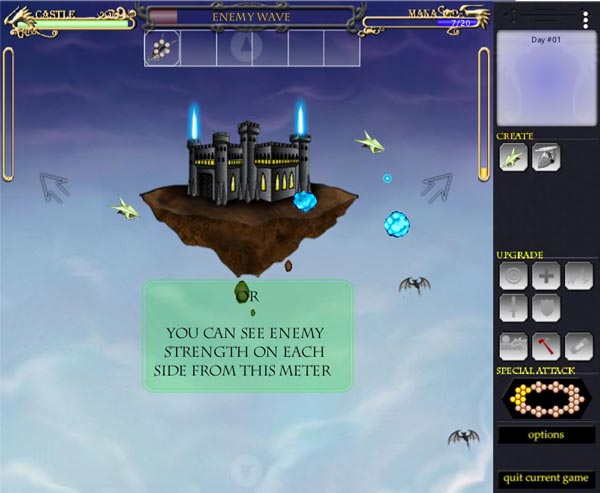Activate the hexagon special attack

click(546, 399)
